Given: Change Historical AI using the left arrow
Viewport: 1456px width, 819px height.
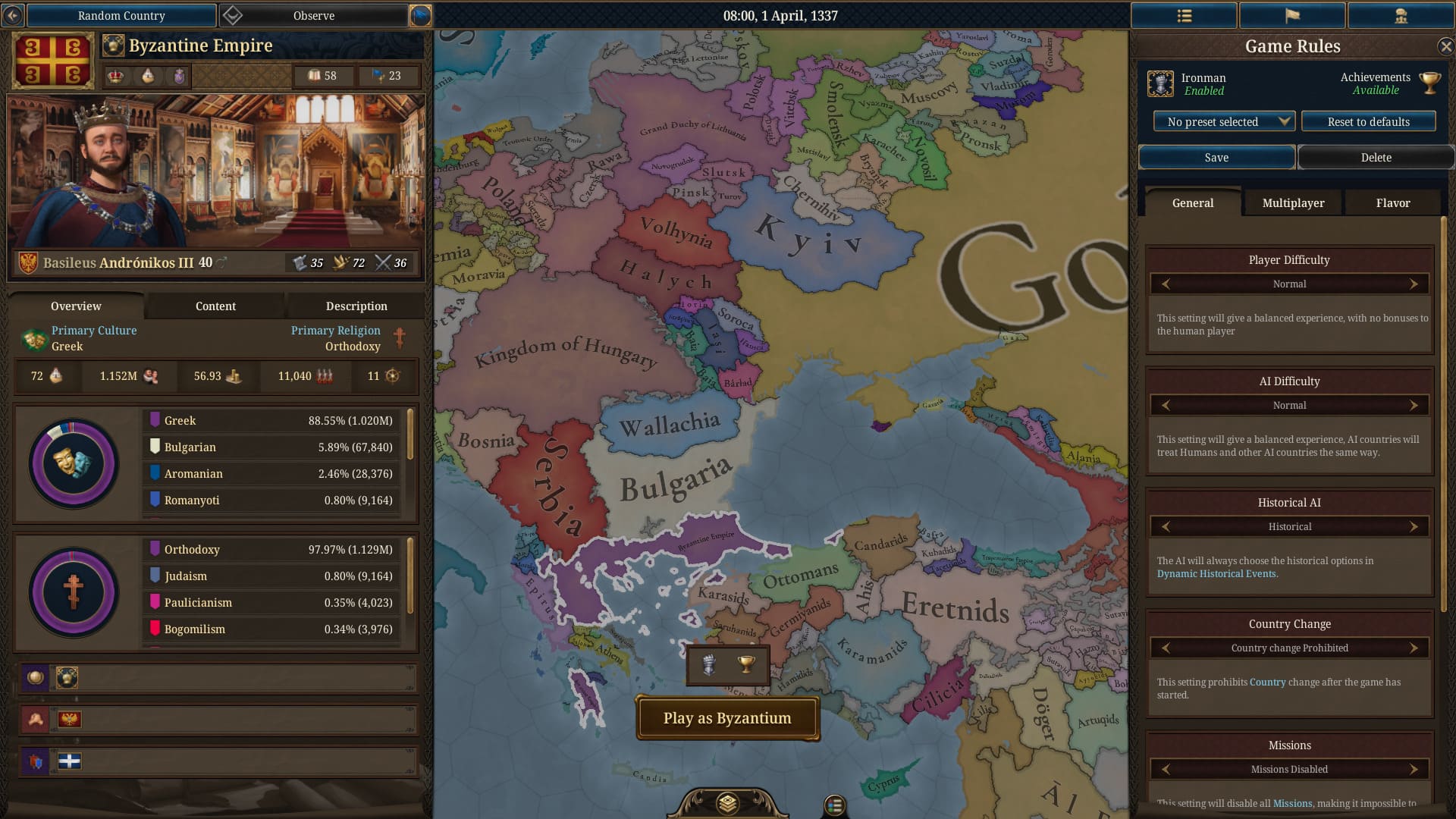Looking at the screenshot, I should (x=1166, y=526).
